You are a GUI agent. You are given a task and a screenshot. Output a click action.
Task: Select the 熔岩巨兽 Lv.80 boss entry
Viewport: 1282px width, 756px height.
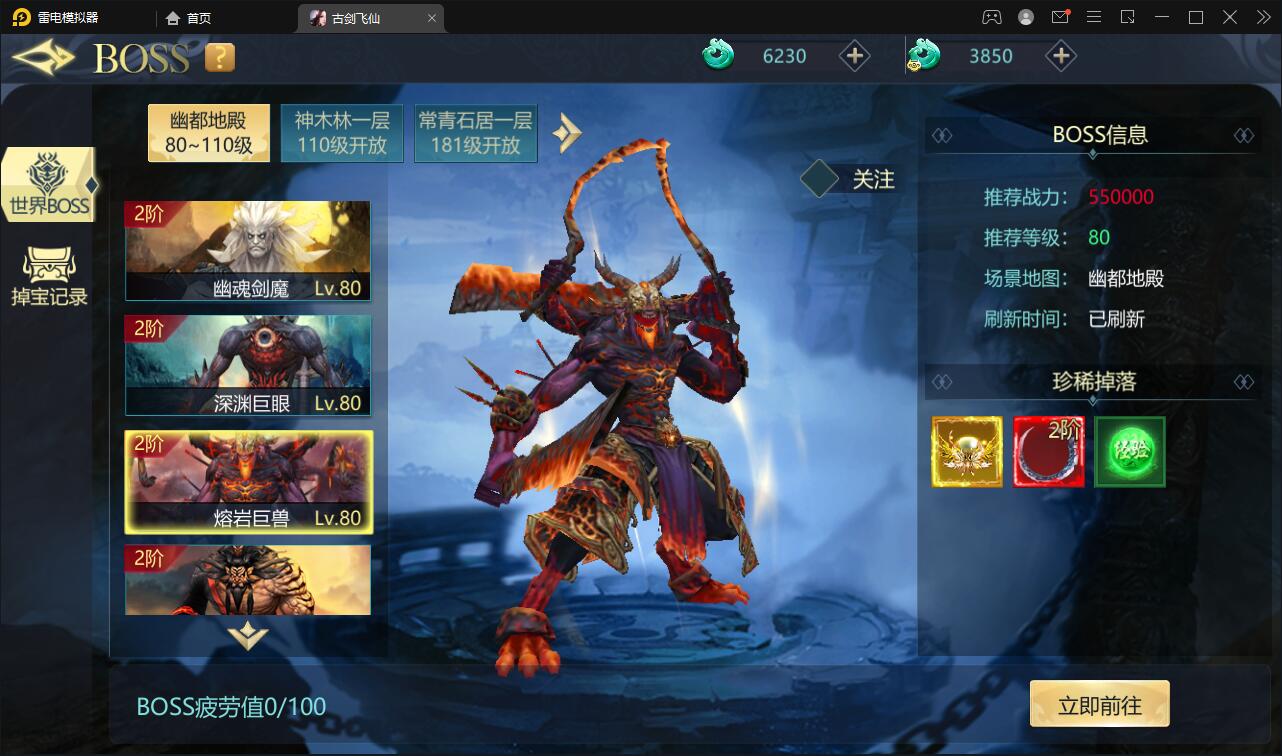click(248, 483)
